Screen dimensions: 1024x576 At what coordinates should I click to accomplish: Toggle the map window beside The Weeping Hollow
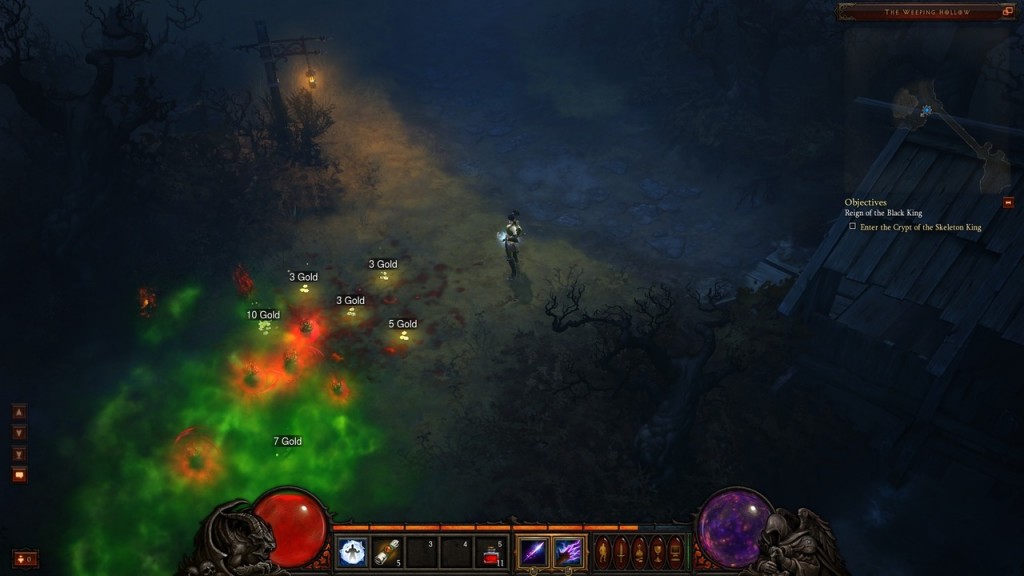[x=1008, y=12]
